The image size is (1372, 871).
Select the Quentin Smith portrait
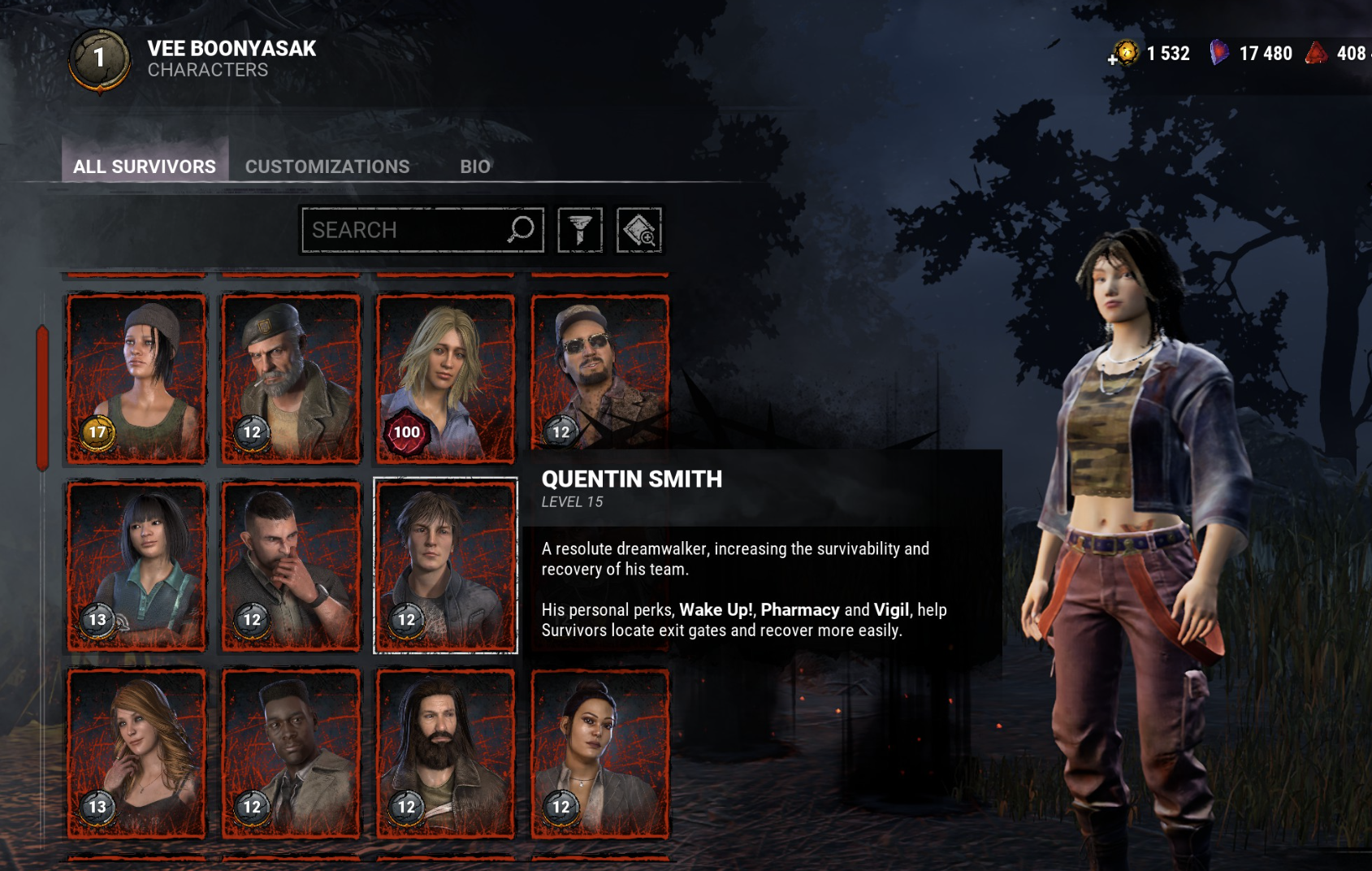445,565
